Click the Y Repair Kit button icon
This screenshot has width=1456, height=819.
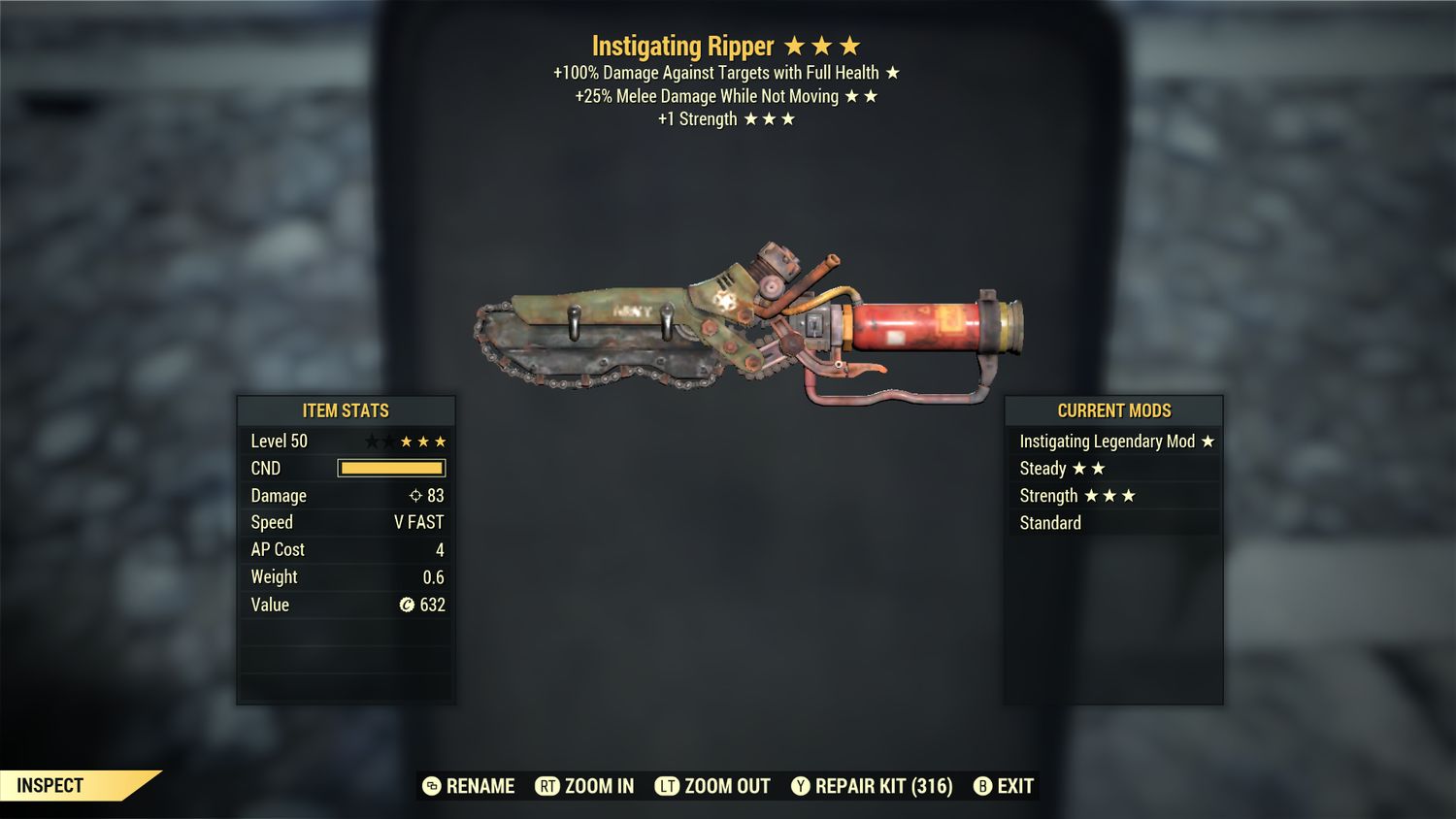[802, 786]
